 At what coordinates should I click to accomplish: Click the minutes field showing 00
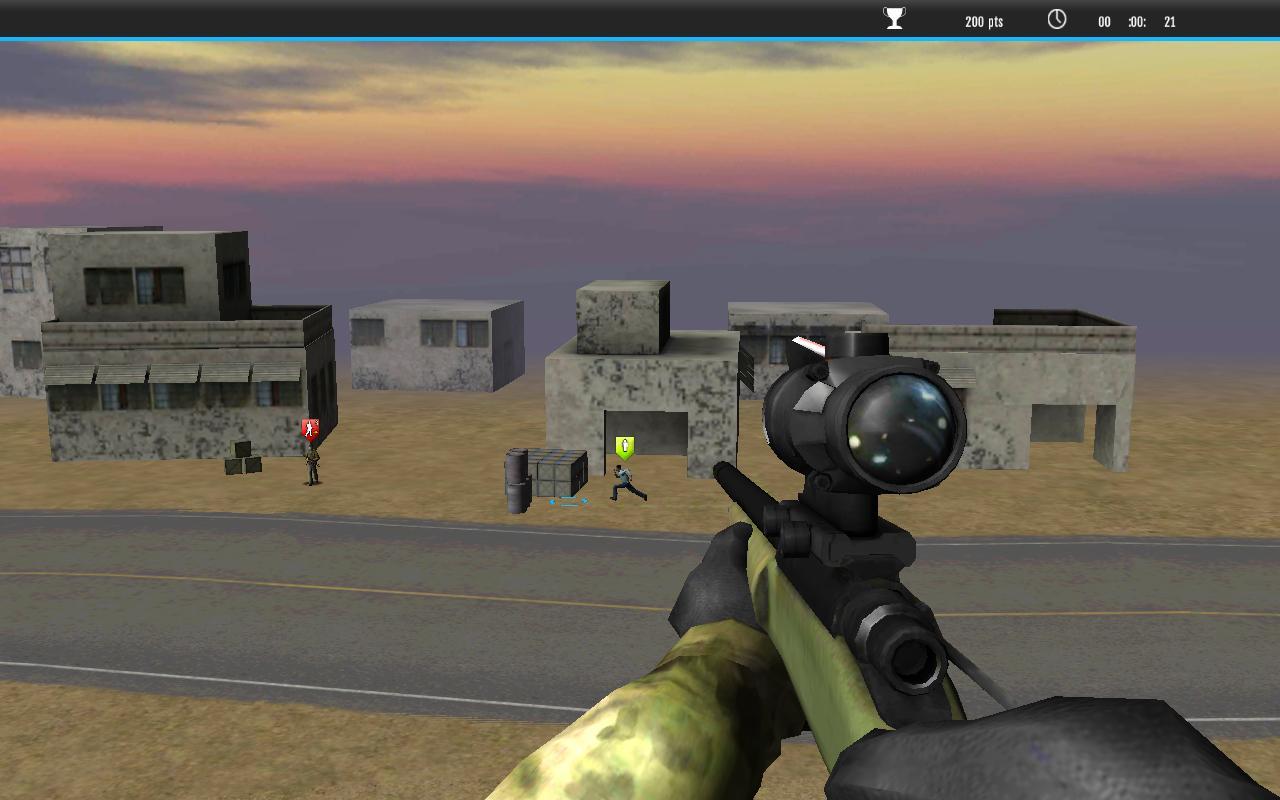(x=1137, y=21)
